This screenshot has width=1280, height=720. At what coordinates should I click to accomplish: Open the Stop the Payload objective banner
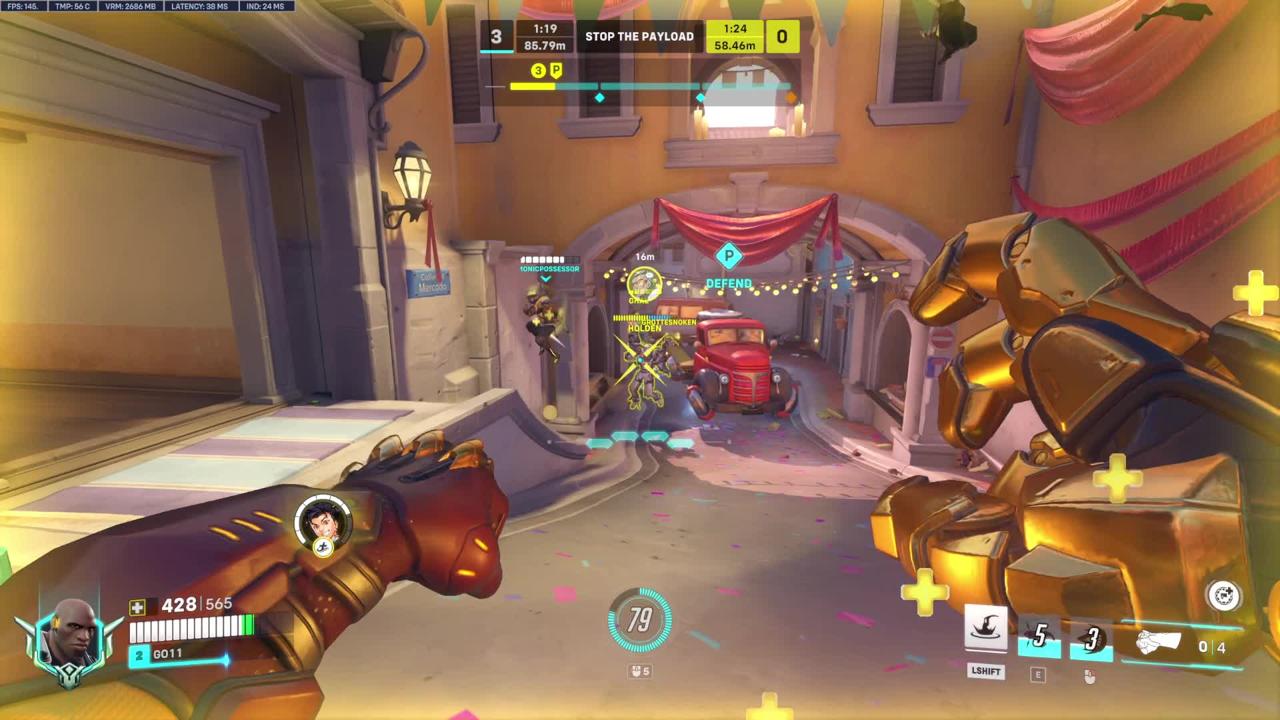tap(639, 37)
